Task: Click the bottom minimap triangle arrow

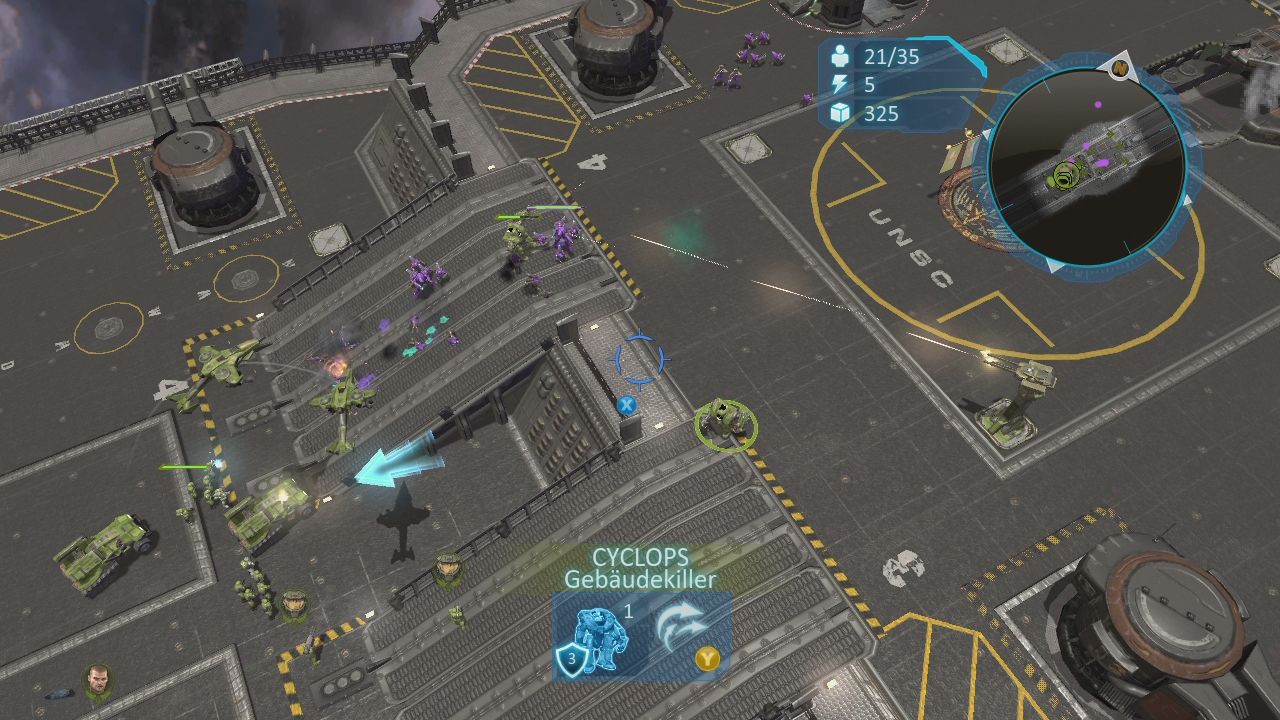Action: click(1052, 266)
